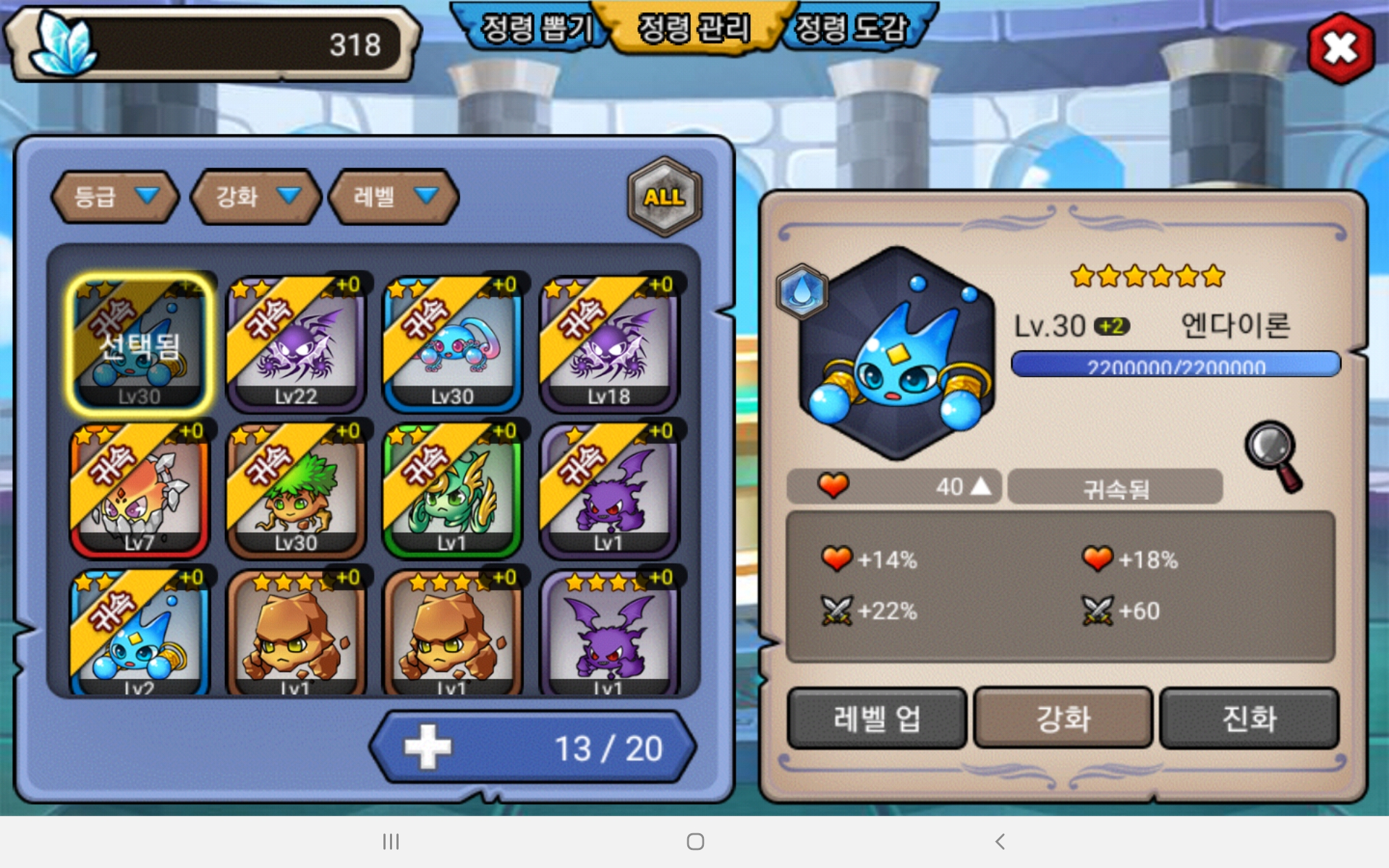1389x868 pixels.
Task: Toggle the ALL filter hexagon button
Action: coord(664,197)
